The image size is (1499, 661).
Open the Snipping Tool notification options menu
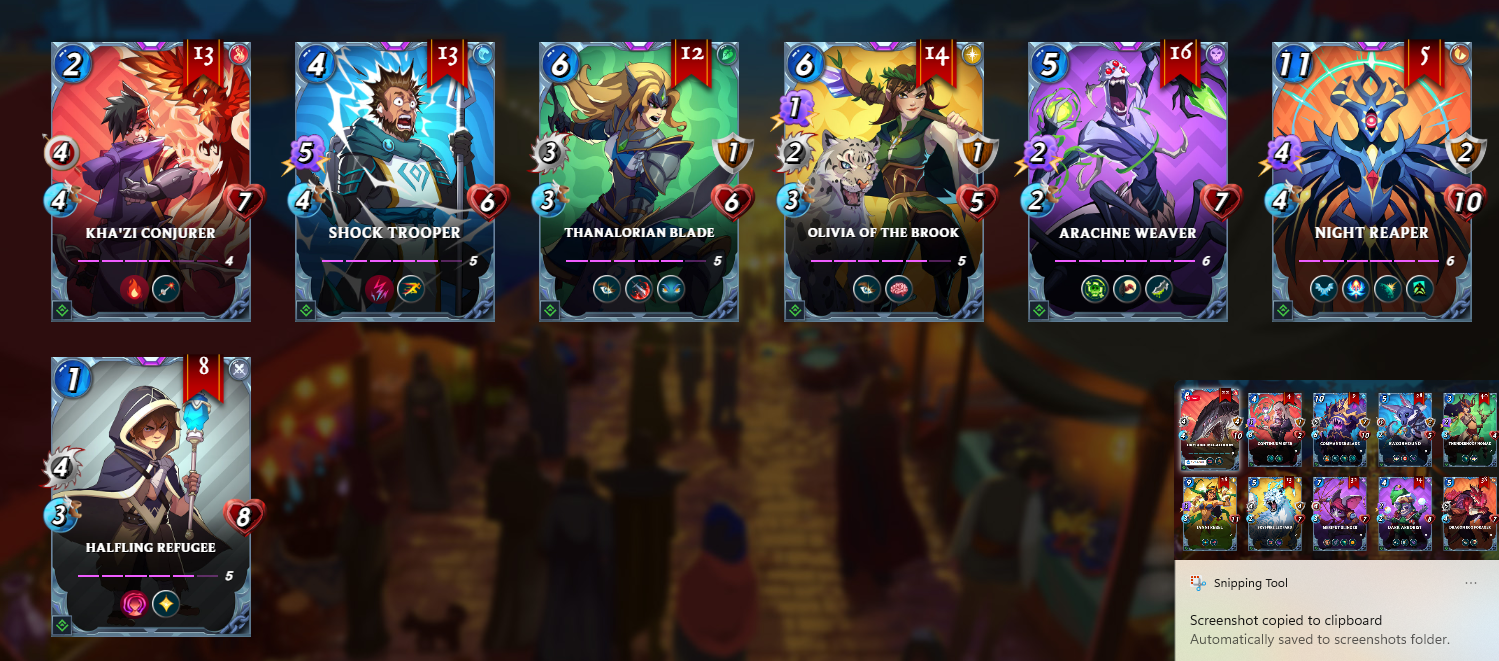click(x=1471, y=583)
